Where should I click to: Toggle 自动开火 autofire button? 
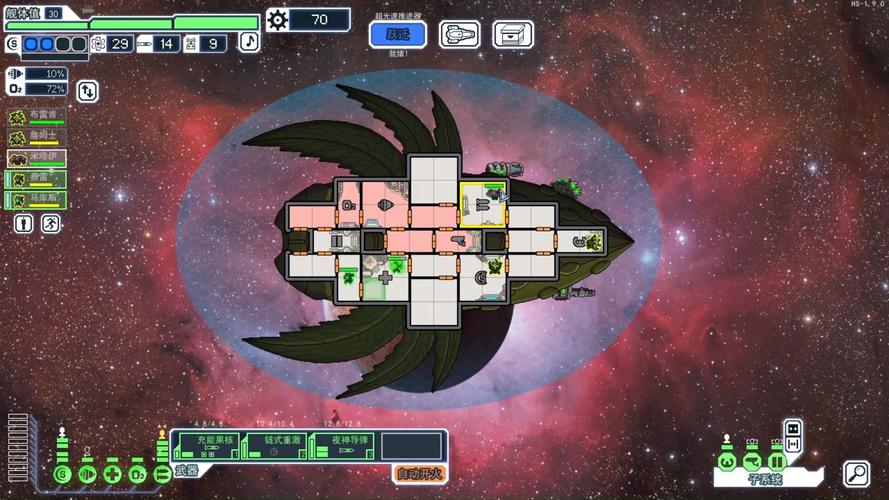pyautogui.click(x=418, y=474)
